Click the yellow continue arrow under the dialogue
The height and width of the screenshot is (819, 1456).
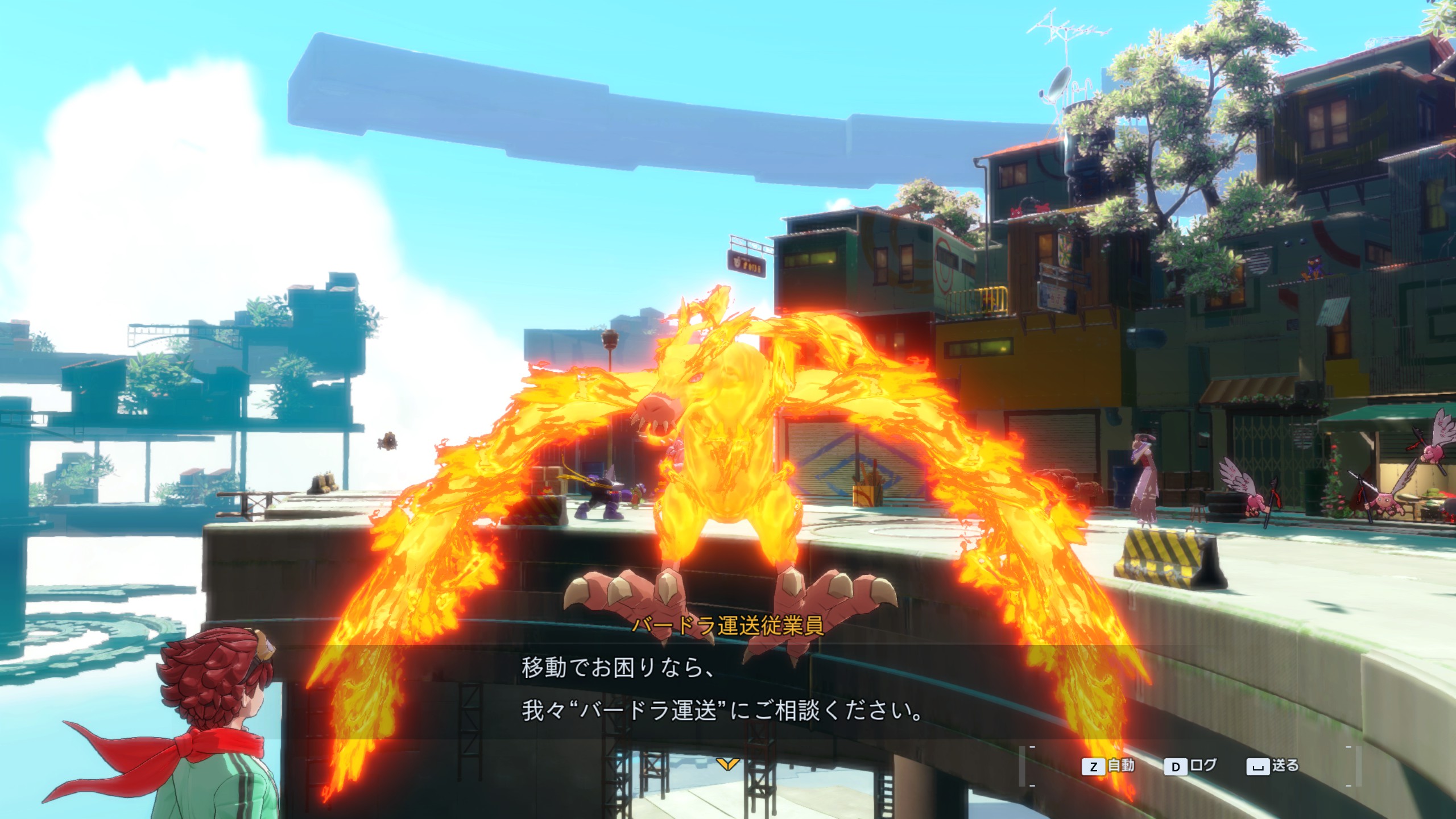(727, 764)
